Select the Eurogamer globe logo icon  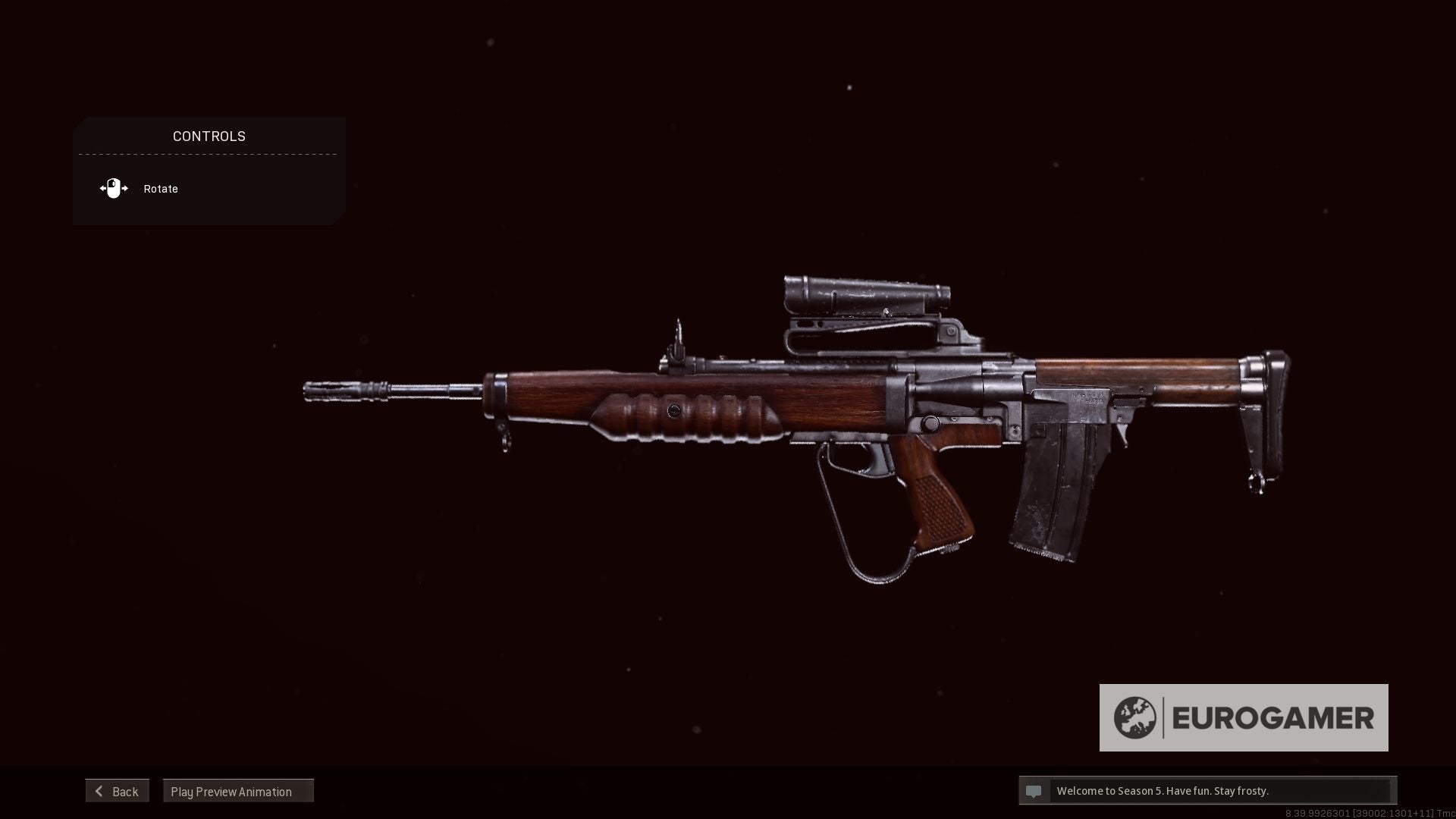1134,716
